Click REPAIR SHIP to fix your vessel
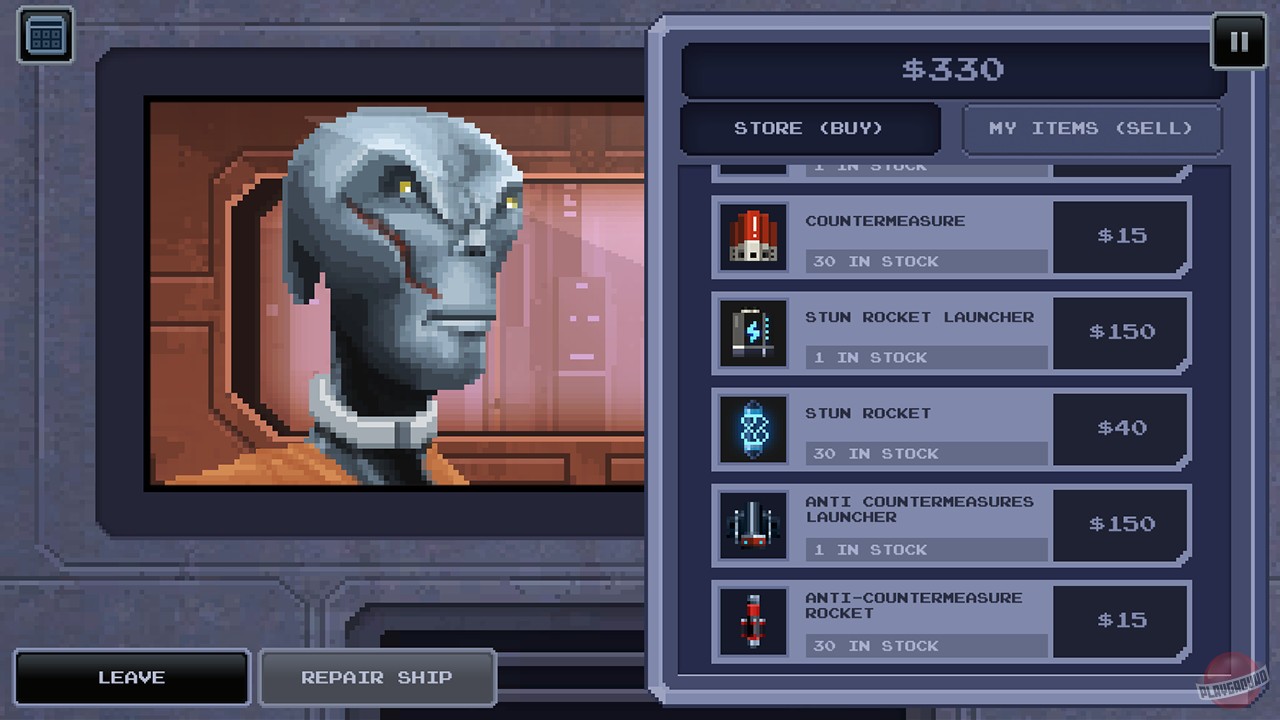Image resolution: width=1280 pixels, height=720 pixels. pyautogui.click(x=377, y=677)
